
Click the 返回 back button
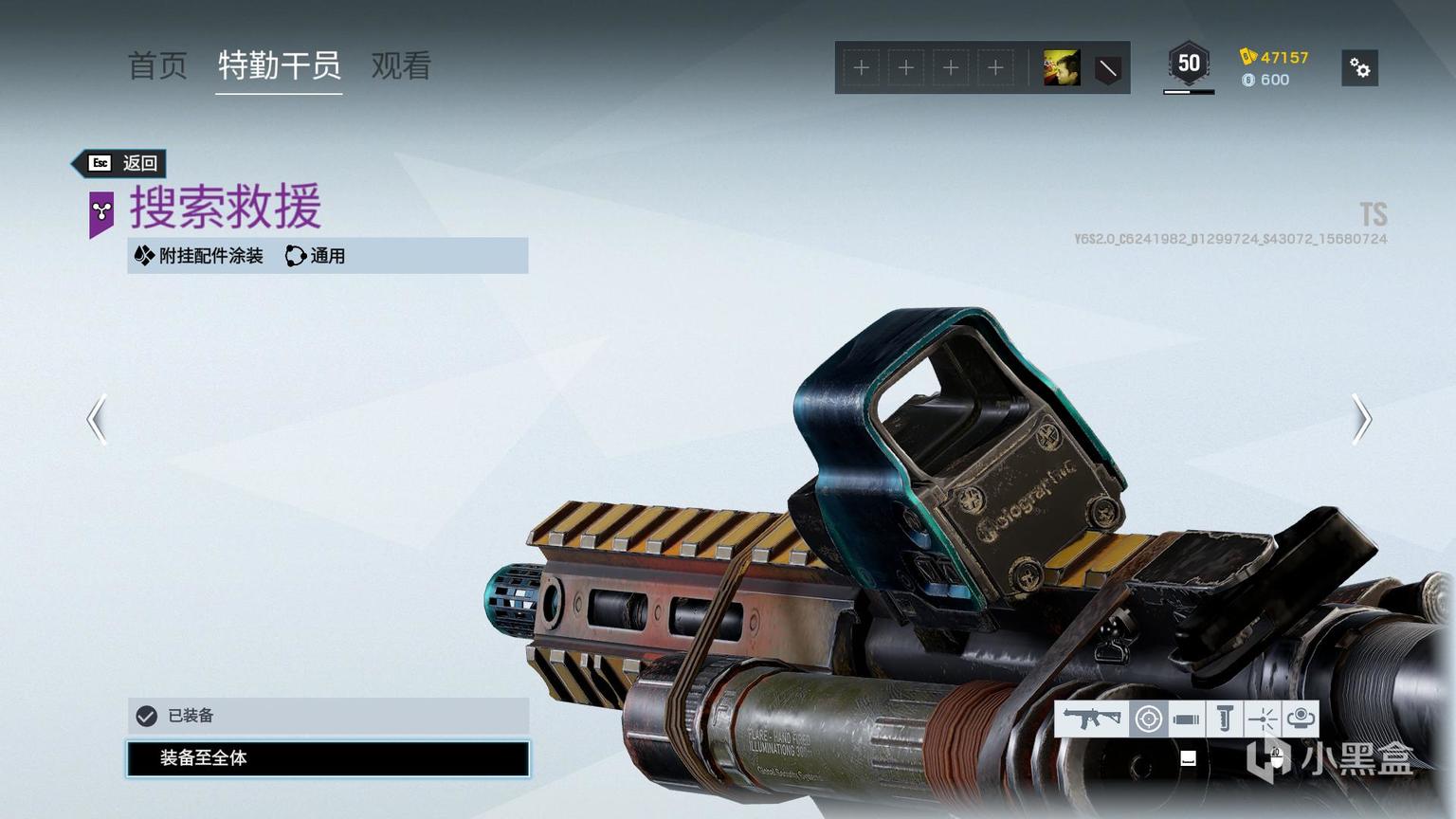pyautogui.click(x=123, y=163)
